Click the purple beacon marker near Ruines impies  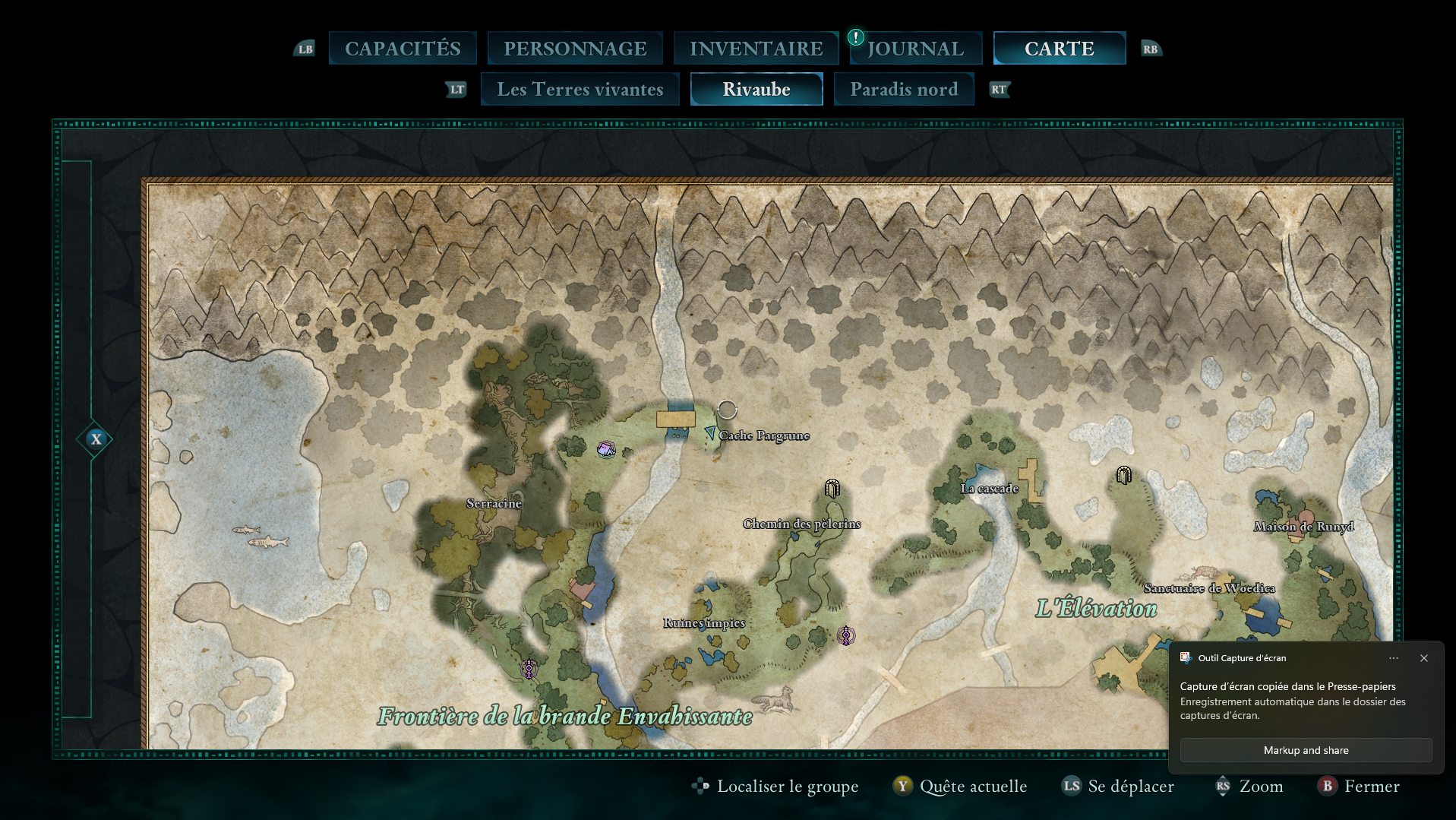(x=846, y=635)
